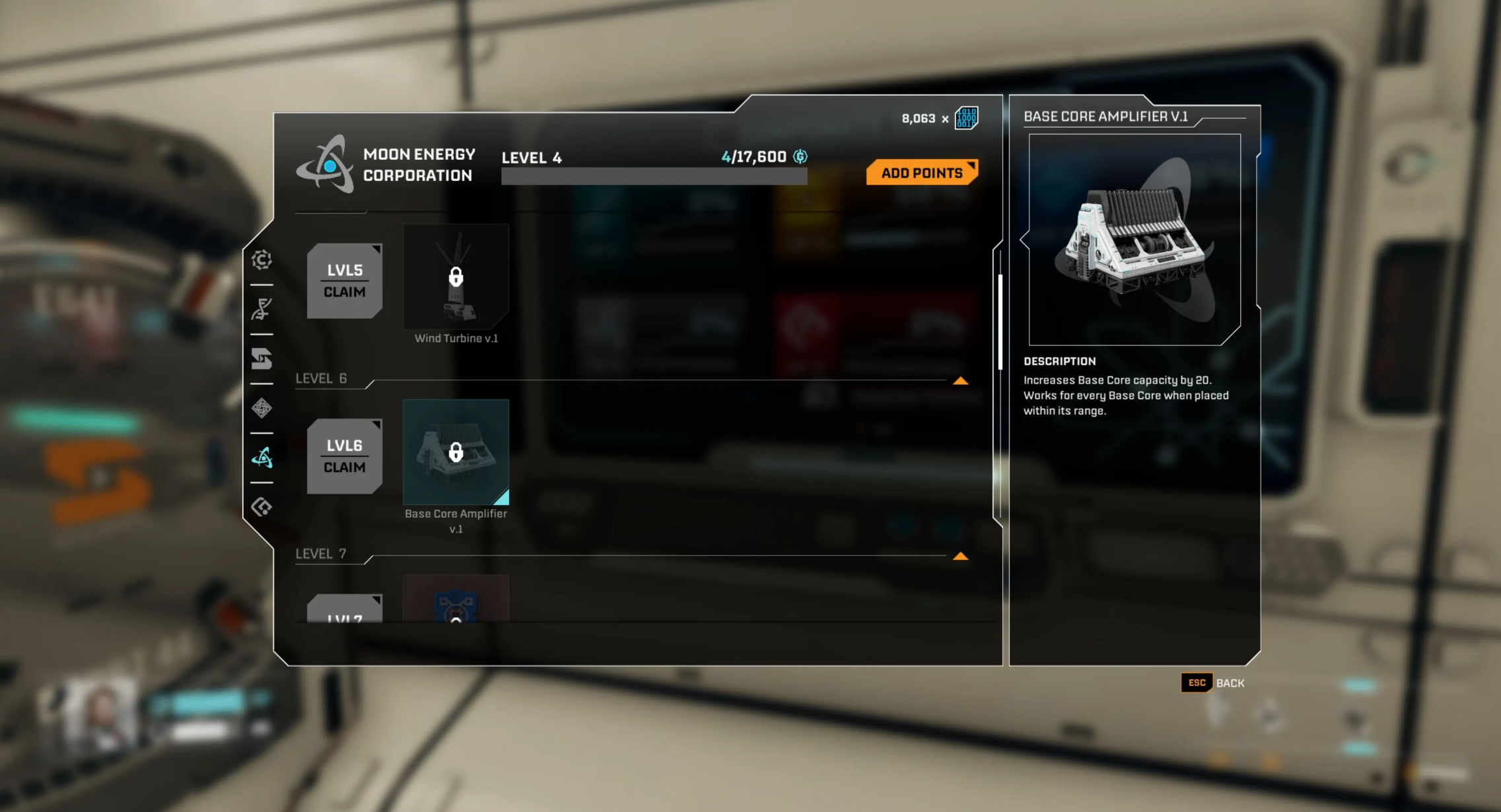Claim the LVL5 reward
The height and width of the screenshot is (812, 1501).
tap(344, 281)
